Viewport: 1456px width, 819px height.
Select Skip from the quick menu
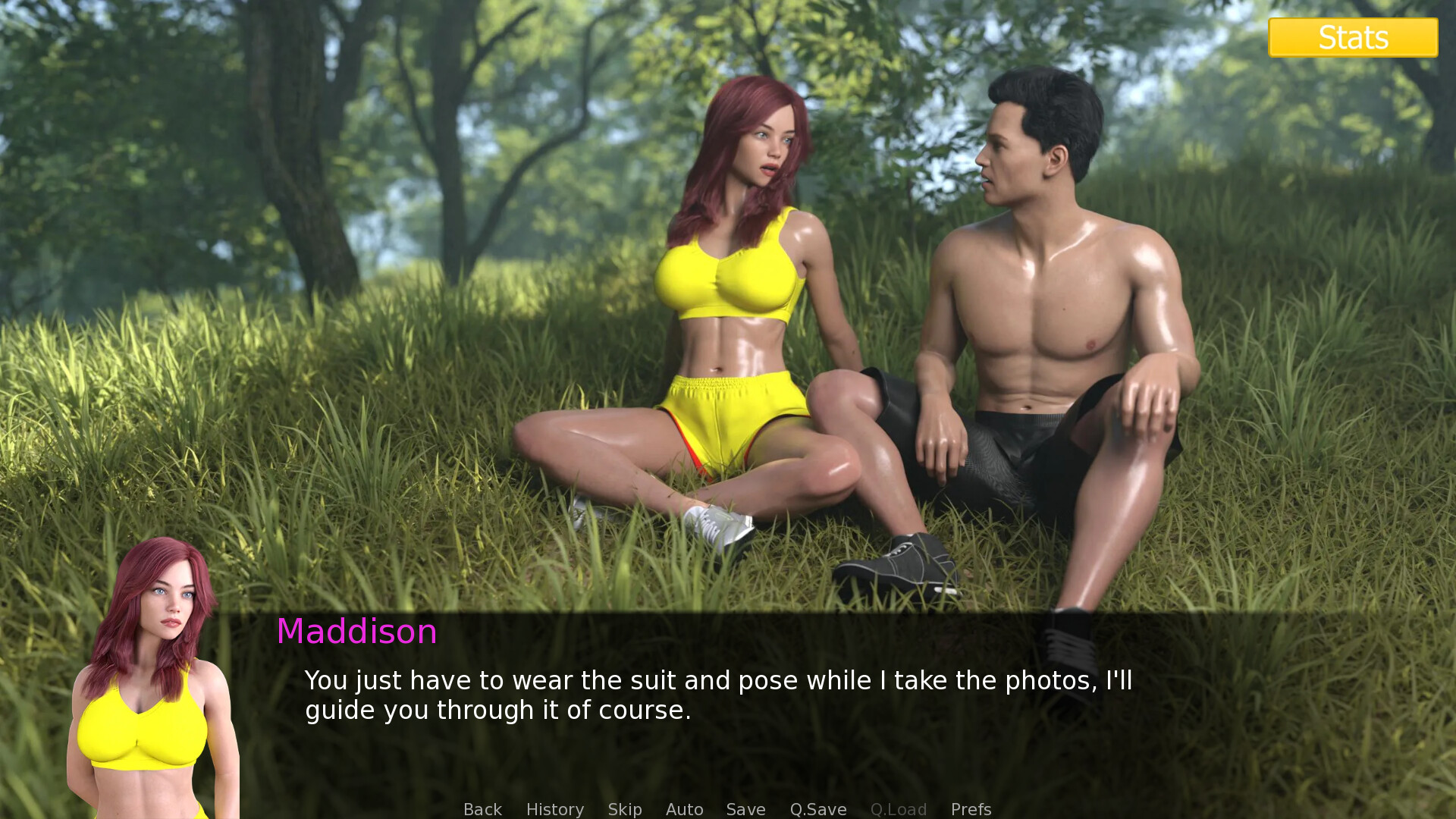point(623,808)
